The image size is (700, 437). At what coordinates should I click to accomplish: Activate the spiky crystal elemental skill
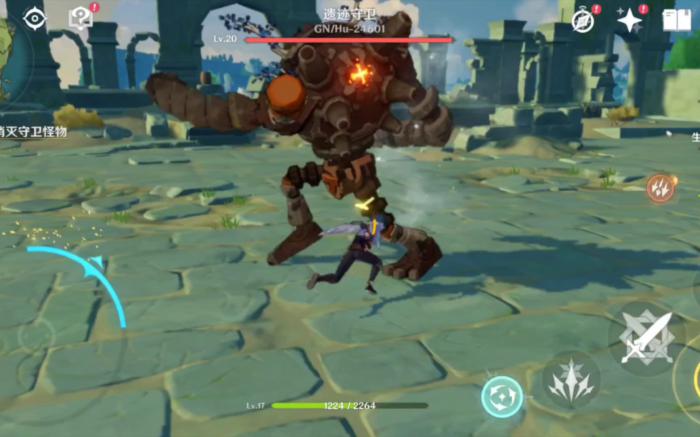[571, 381]
